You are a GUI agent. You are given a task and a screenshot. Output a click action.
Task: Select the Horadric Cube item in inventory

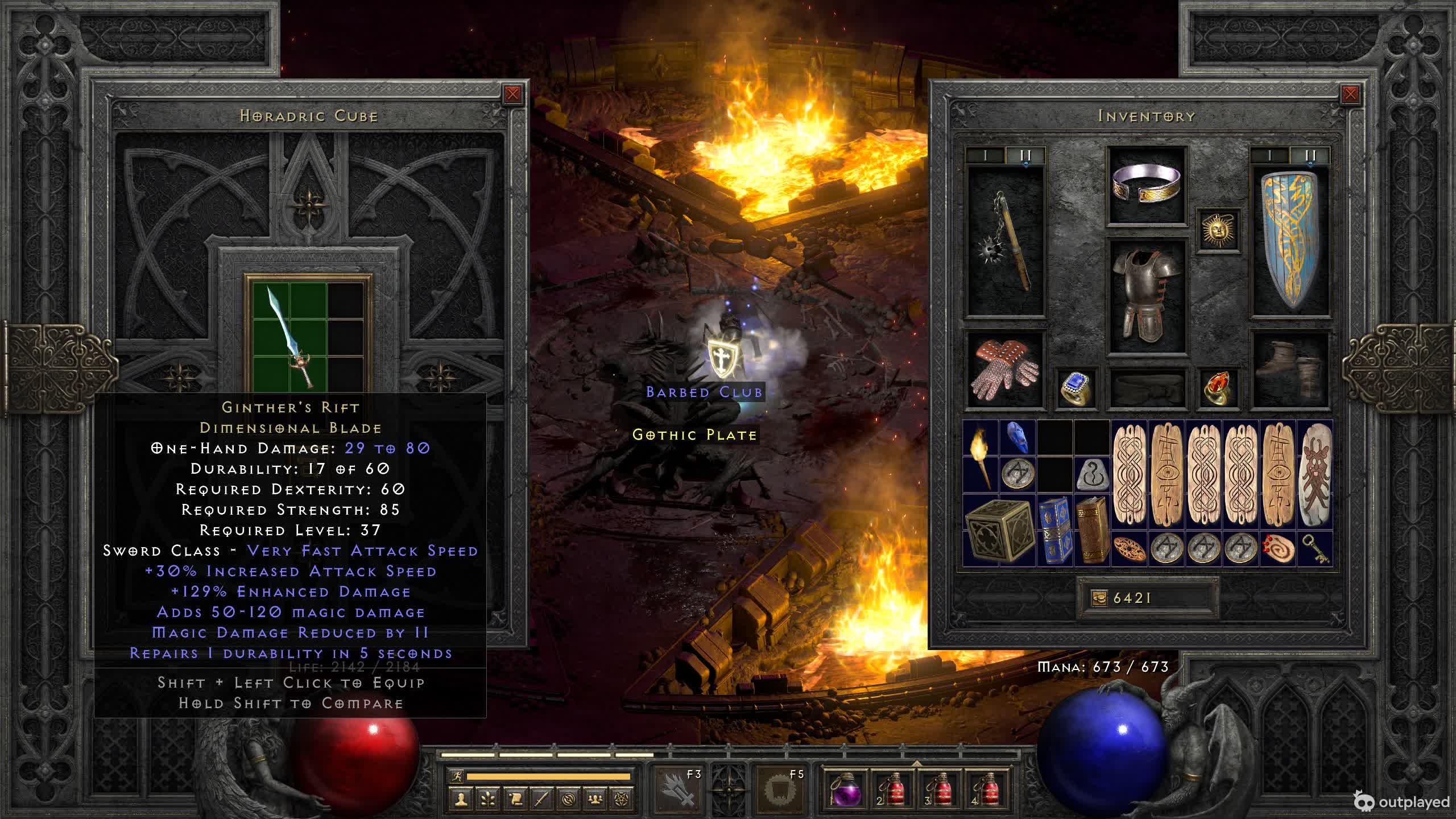point(999,531)
